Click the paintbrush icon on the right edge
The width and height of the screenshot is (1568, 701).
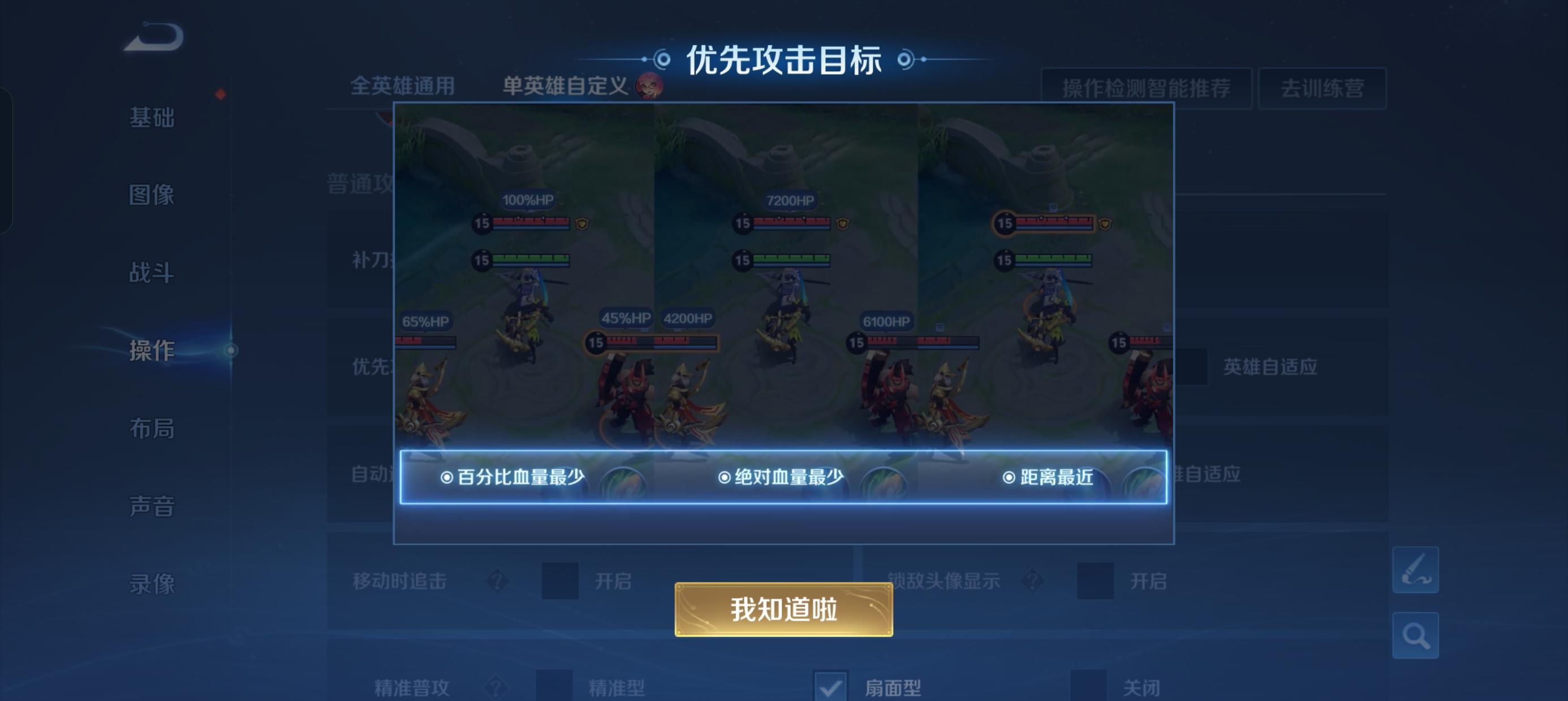pyautogui.click(x=1416, y=572)
